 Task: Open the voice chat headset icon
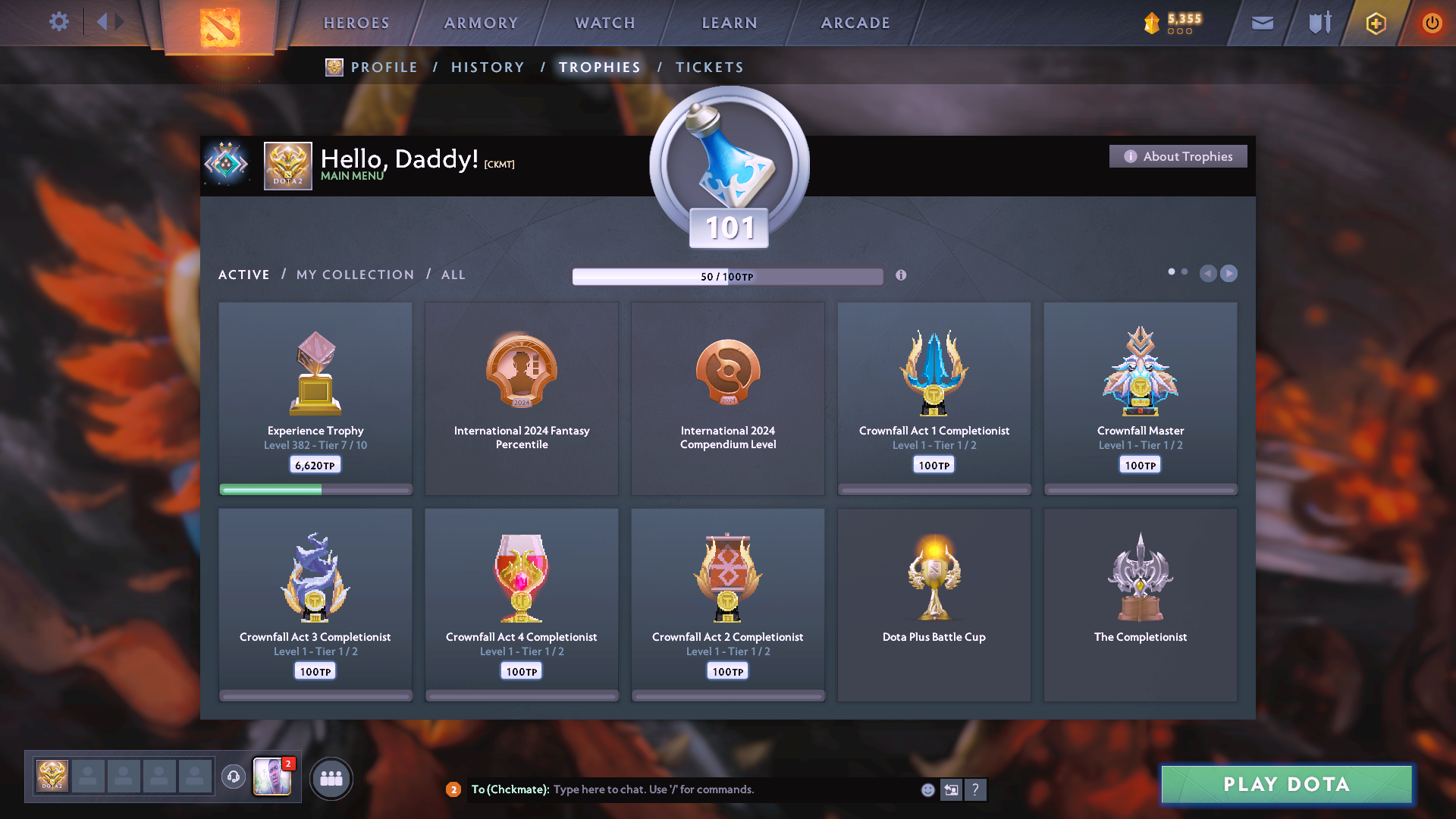point(233,776)
